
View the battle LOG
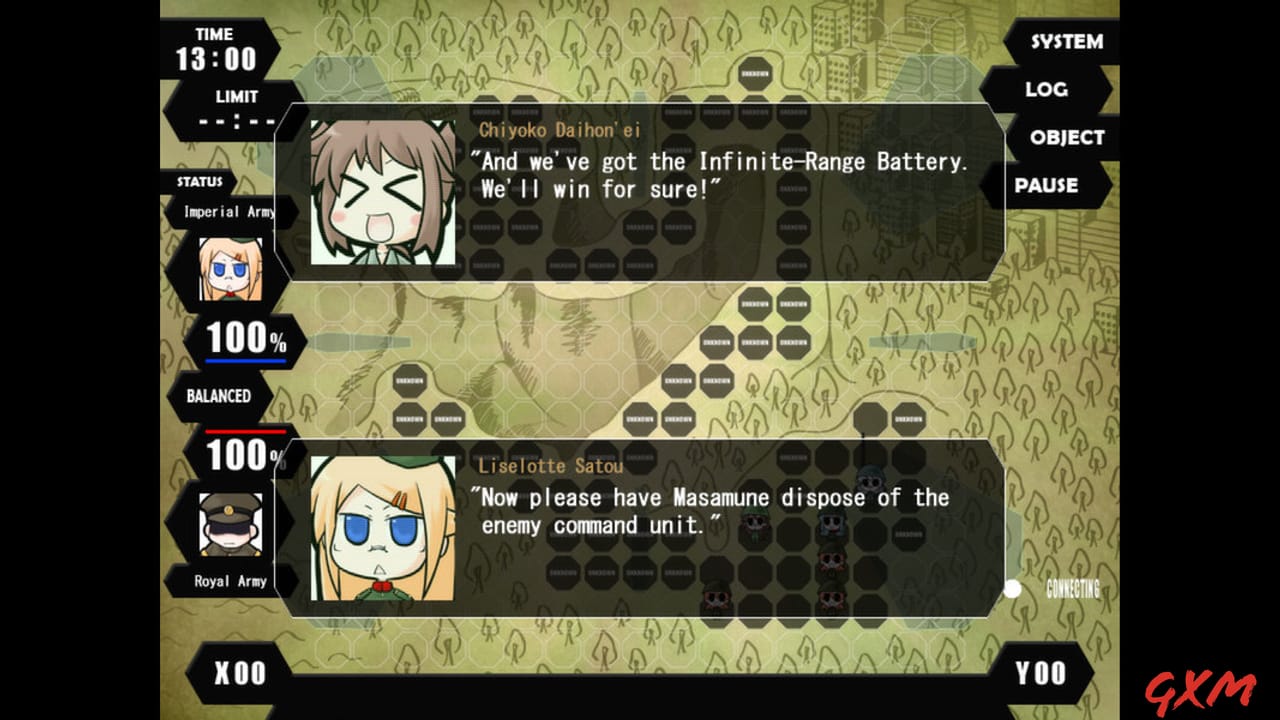click(x=1048, y=90)
